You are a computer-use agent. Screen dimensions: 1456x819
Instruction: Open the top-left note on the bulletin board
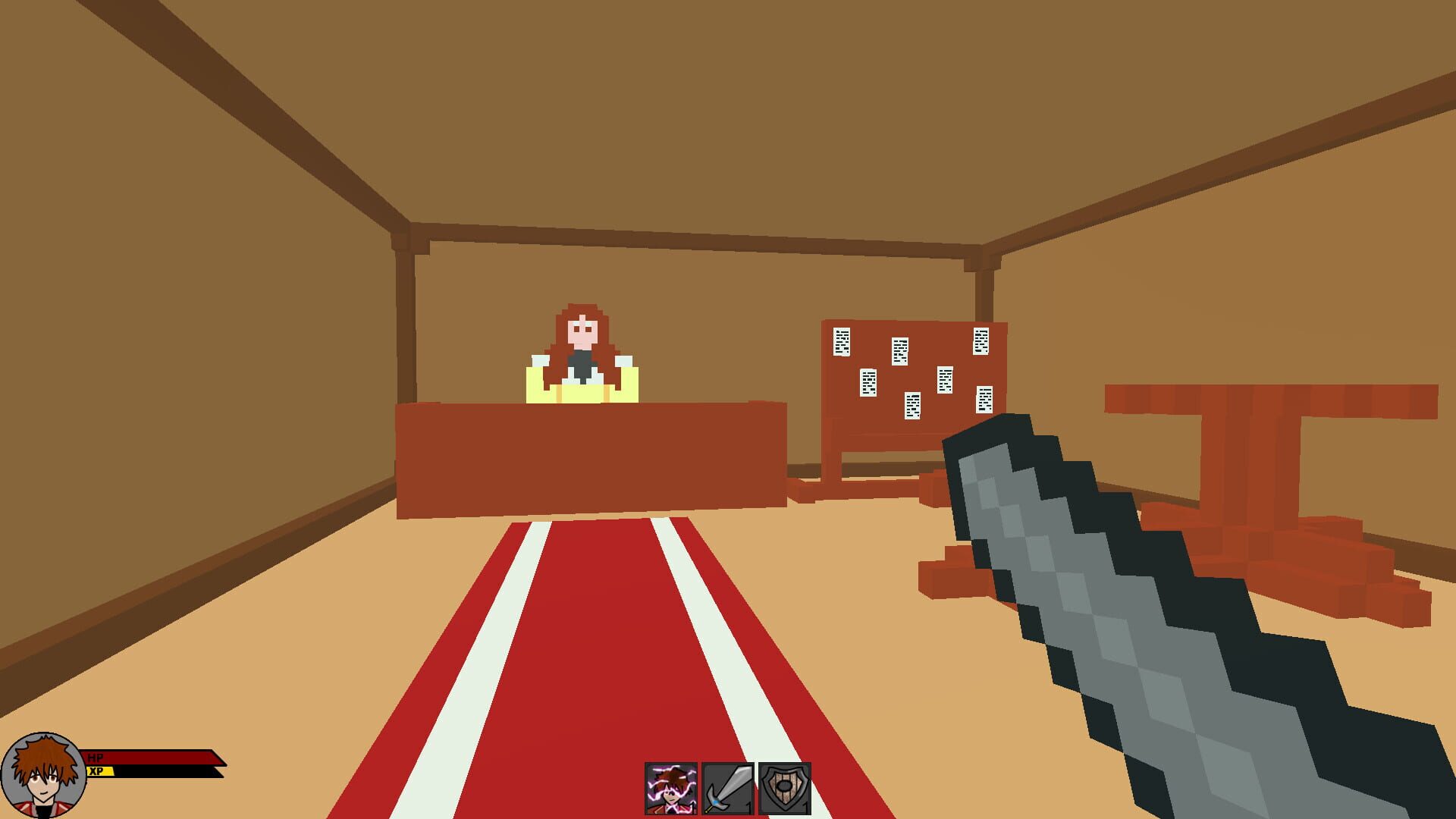tap(842, 341)
